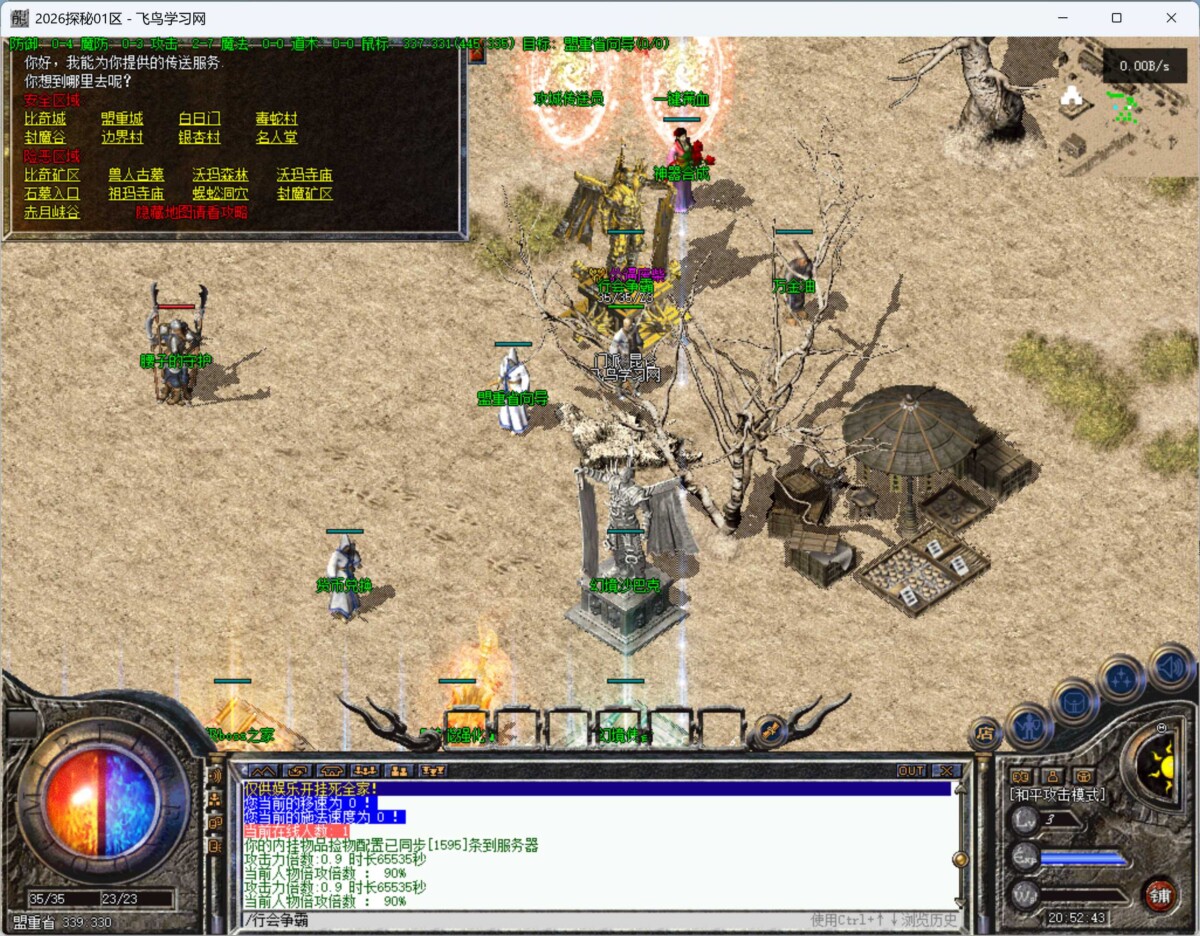Travel to 毒蛇村 via teleport menu
The image size is (1200, 936).
pyautogui.click(x=276, y=119)
